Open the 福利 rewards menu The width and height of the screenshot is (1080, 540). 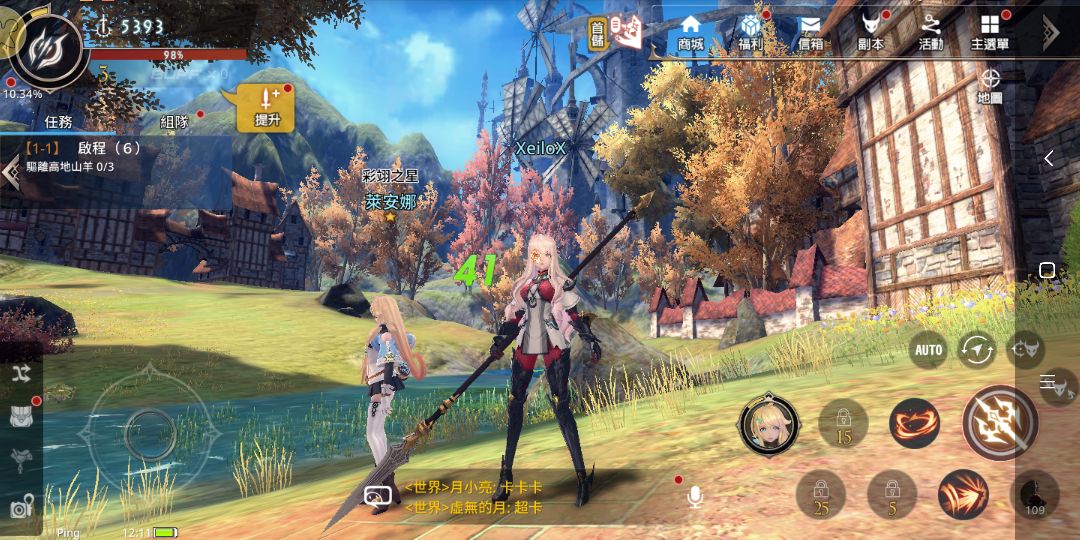(751, 32)
